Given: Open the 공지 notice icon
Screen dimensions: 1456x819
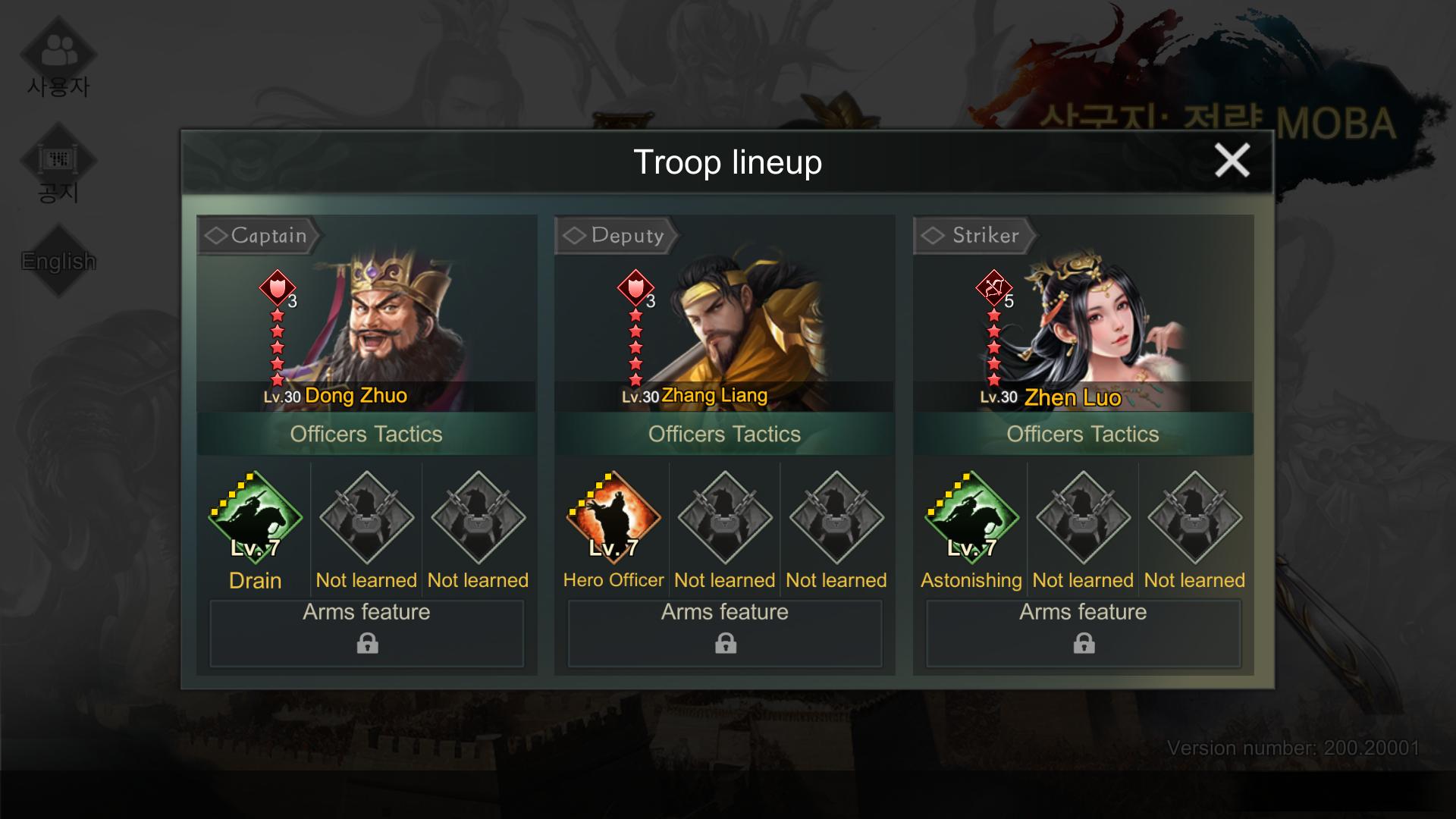Looking at the screenshot, I should point(58,165).
